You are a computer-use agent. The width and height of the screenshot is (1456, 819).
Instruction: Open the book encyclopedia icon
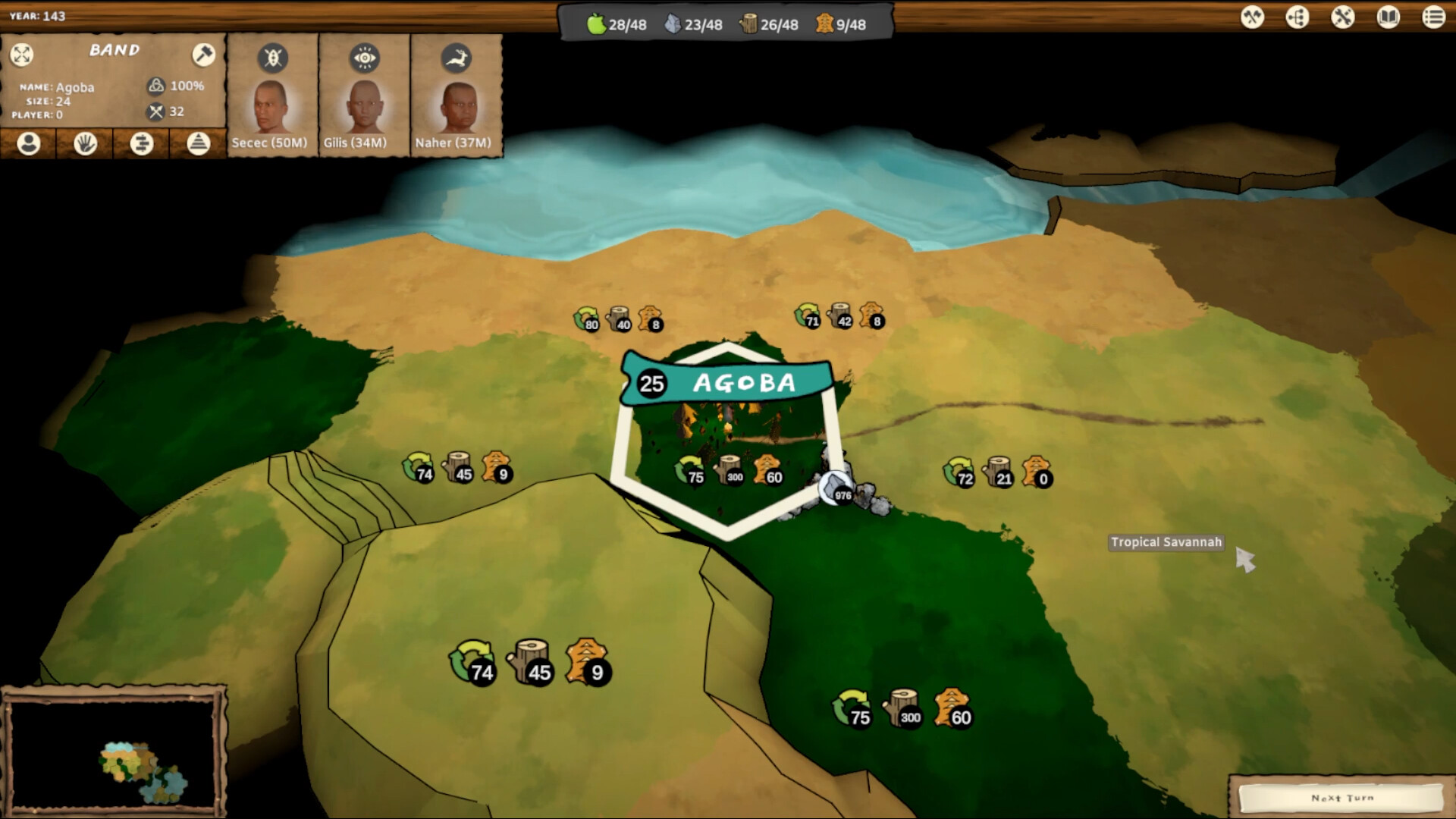[x=1388, y=17]
